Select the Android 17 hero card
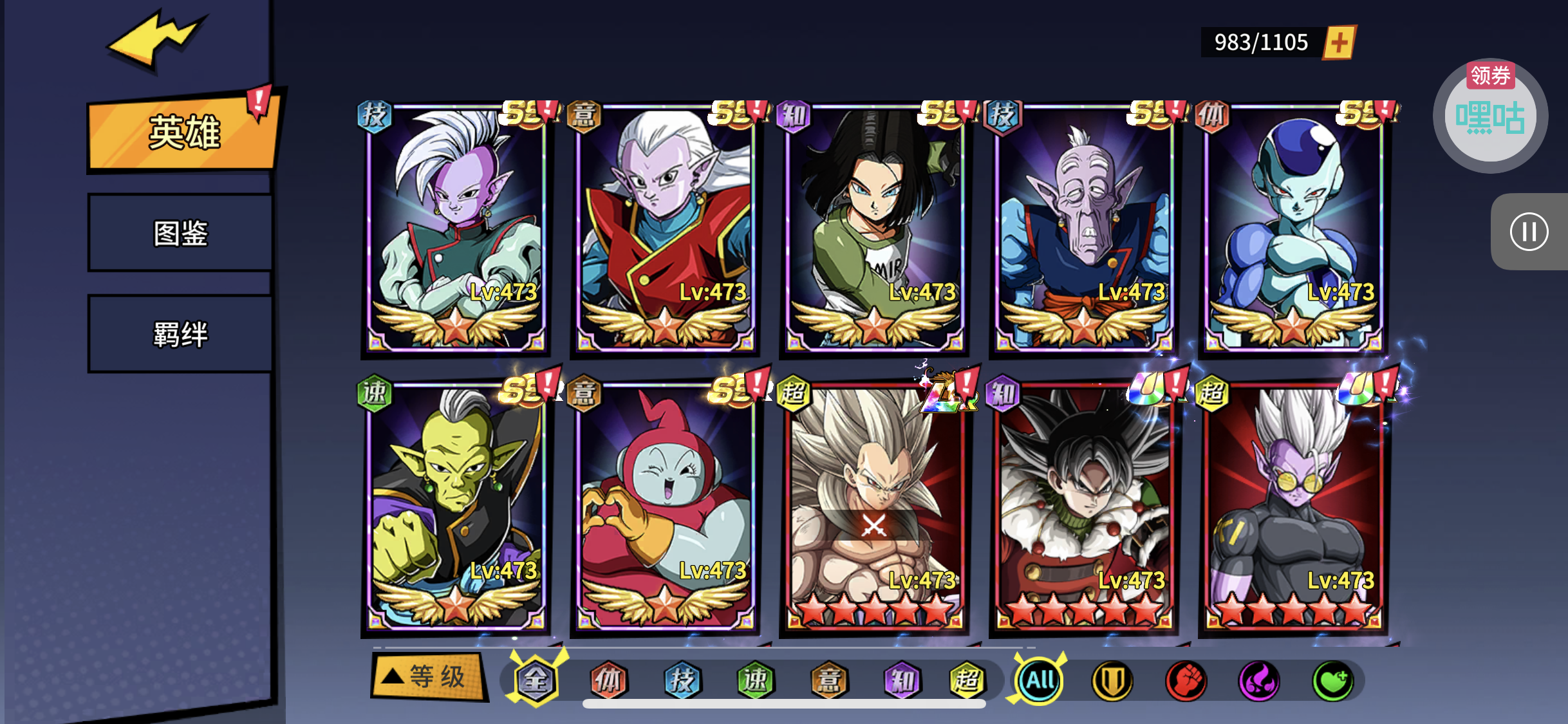The width and height of the screenshot is (1568, 724). 874,228
